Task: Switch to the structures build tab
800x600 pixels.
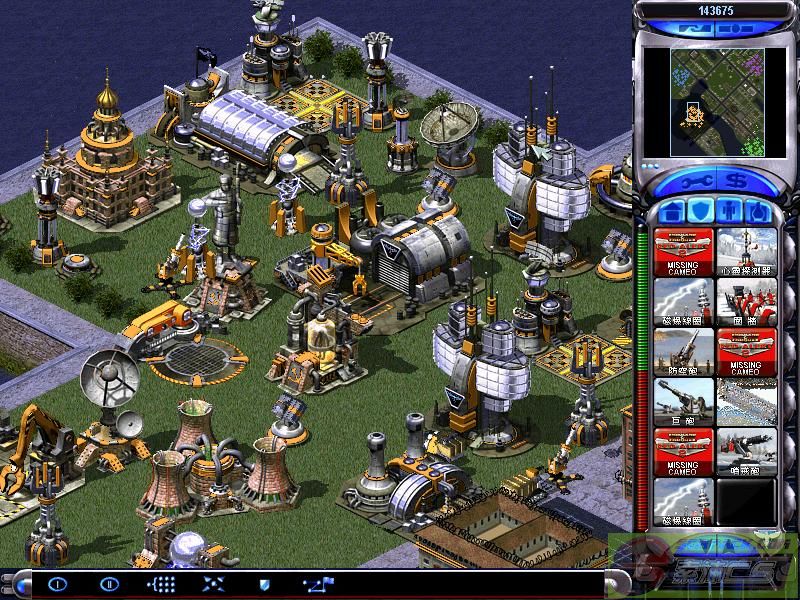Action: (x=670, y=212)
